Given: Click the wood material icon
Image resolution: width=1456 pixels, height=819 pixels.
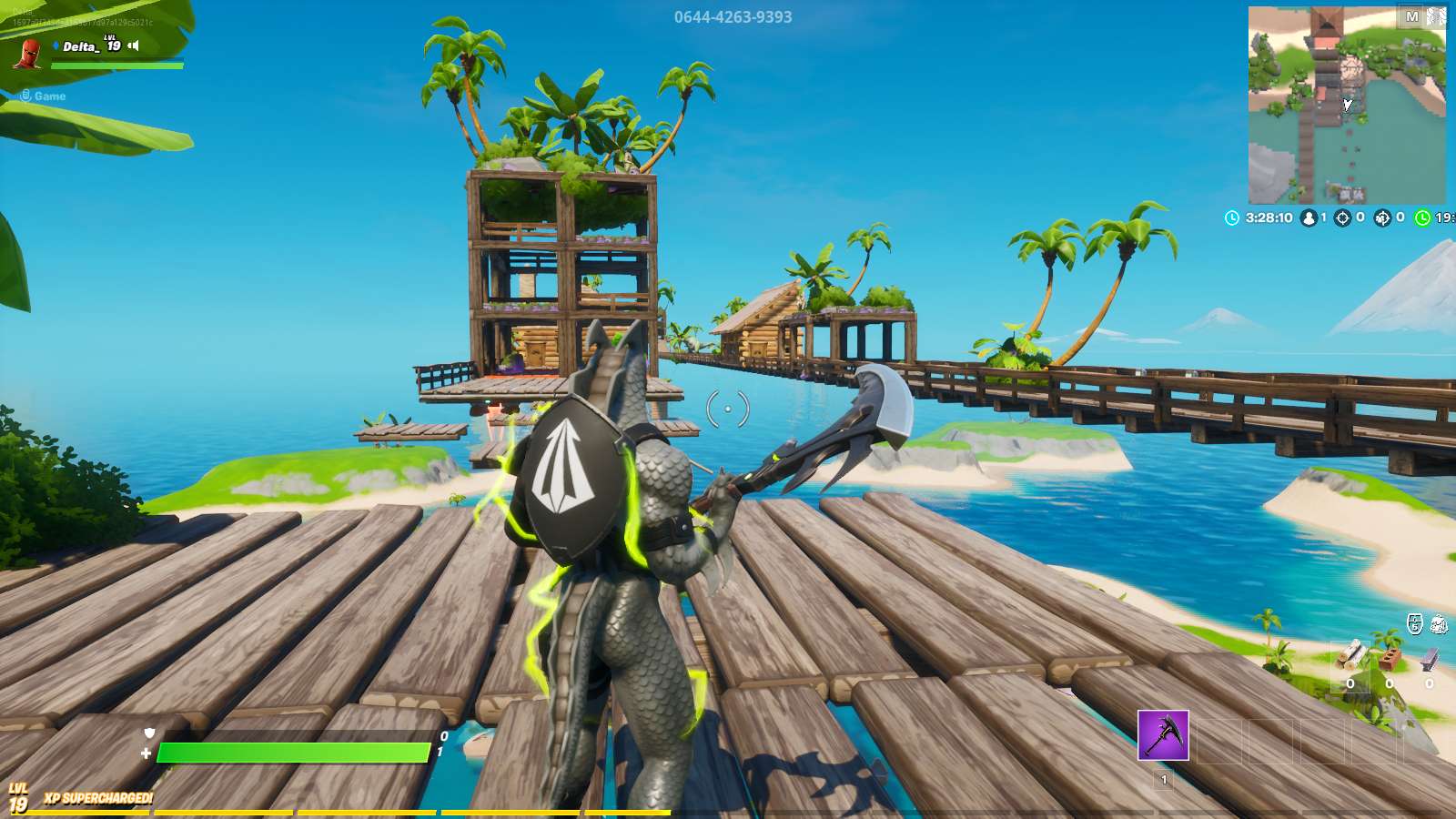Looking at the screenshot, I should pos(1350,655).
